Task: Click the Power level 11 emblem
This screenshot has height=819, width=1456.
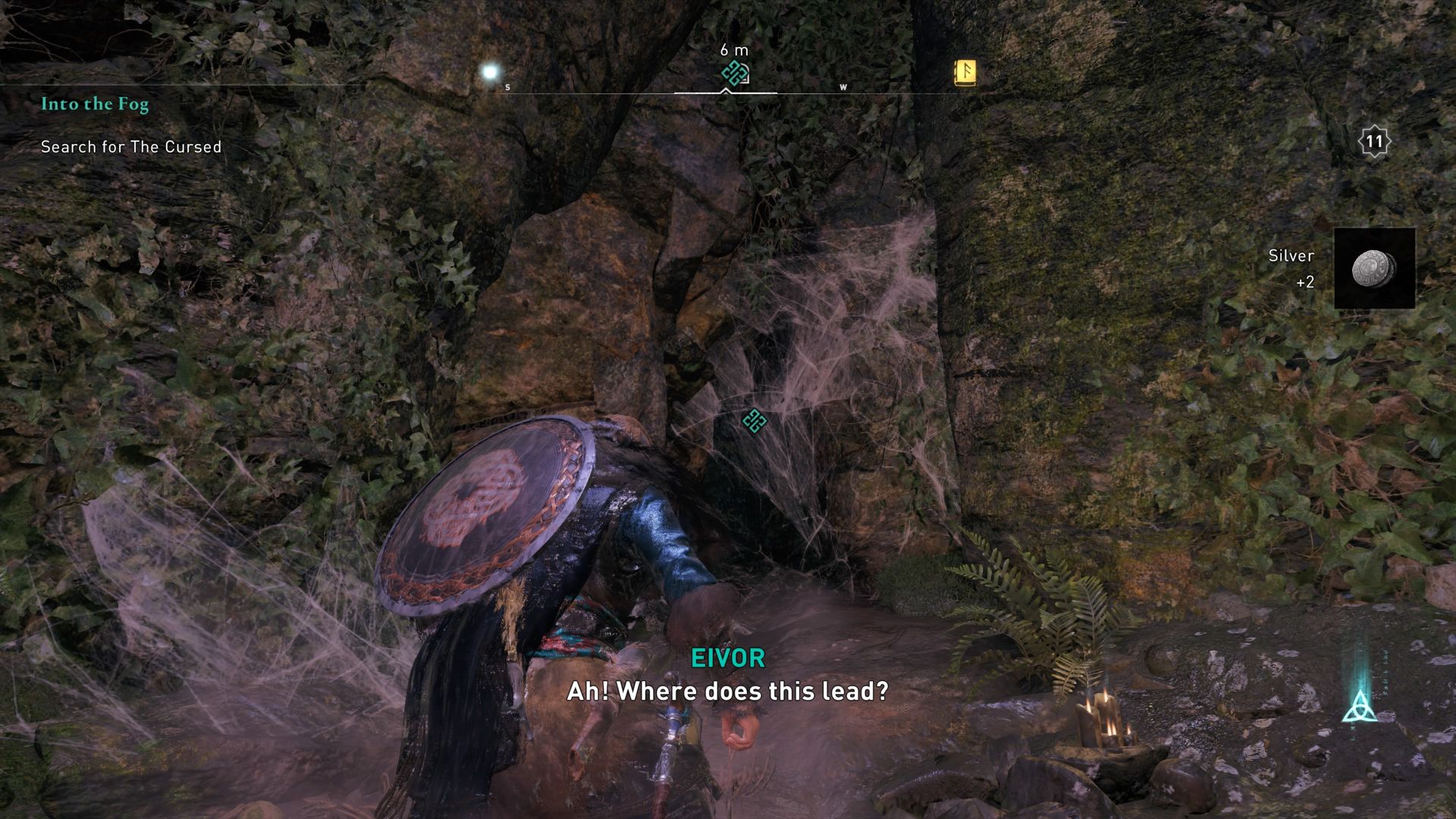Action: 1374,140
